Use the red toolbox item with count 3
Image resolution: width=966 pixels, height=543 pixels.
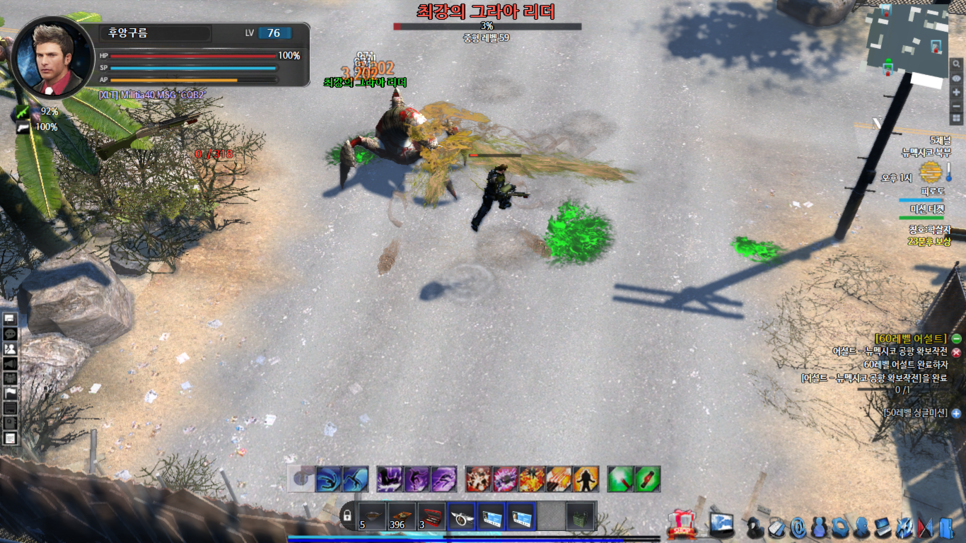(431, 517)
